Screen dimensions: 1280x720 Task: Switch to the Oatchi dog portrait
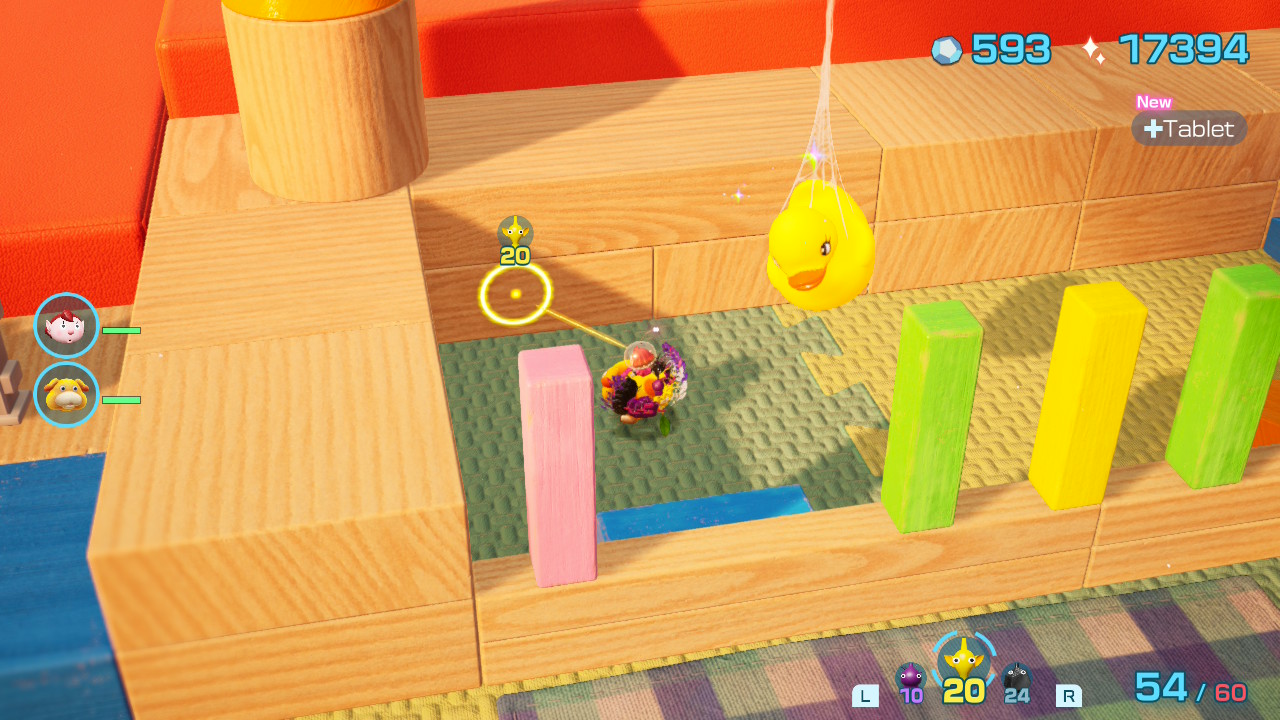[67, 395]
